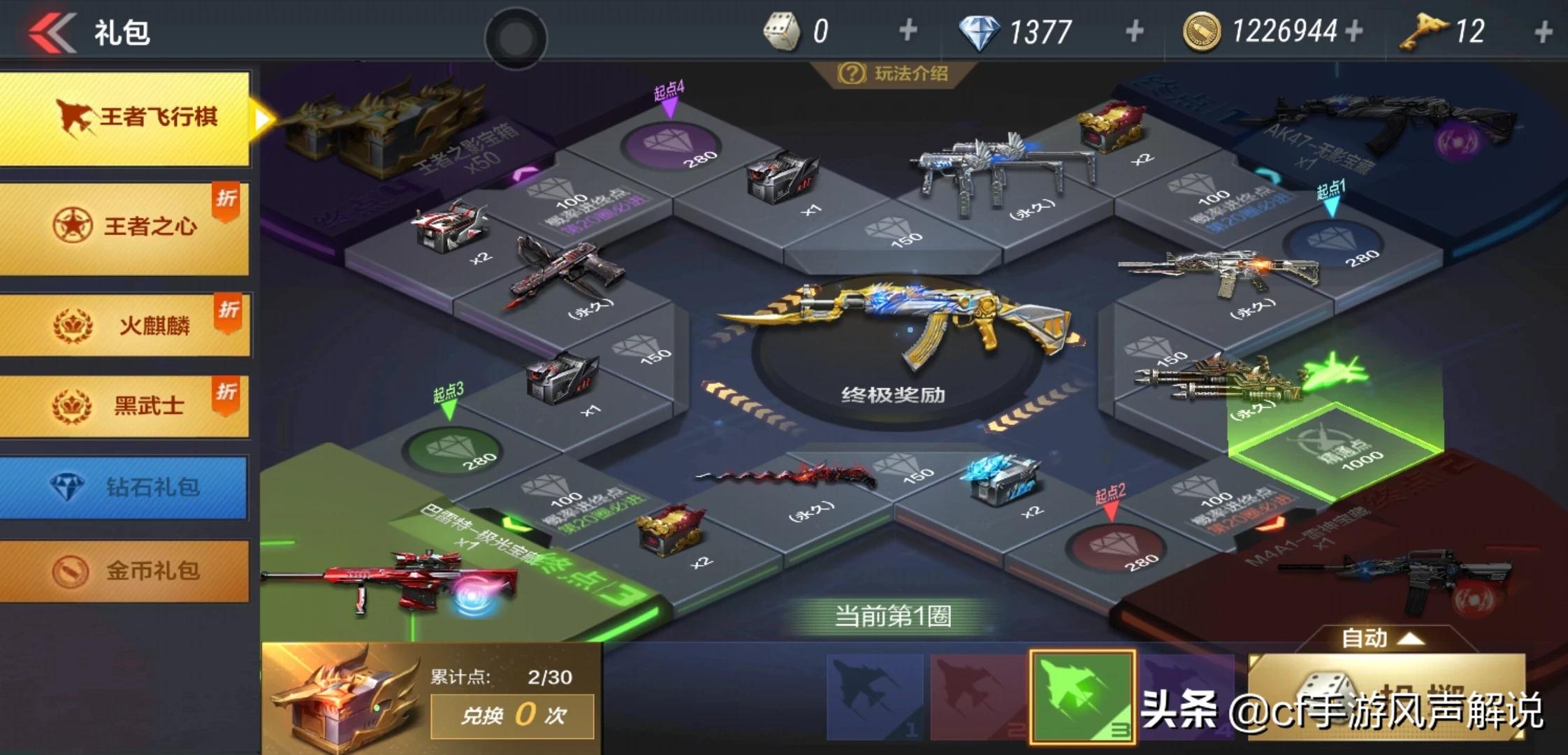Choose the 黑武士 tab
This screenshot has width=1568, height=755.
point(124,405)
